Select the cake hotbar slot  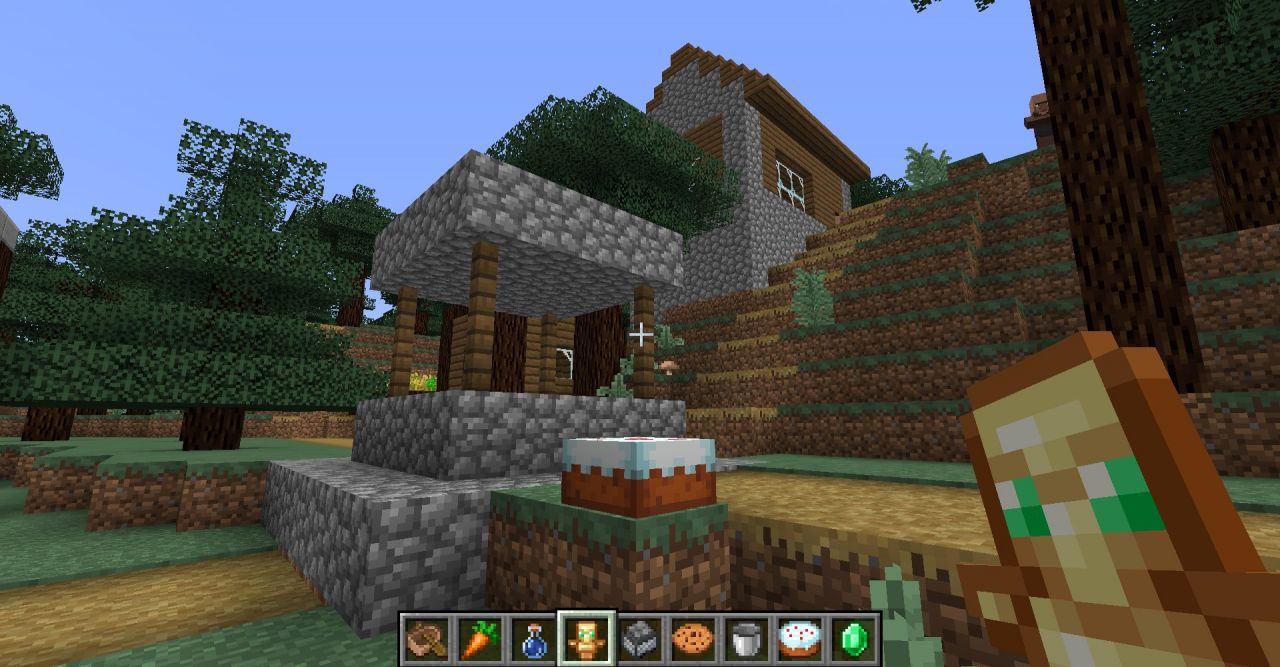coord(800,638)
